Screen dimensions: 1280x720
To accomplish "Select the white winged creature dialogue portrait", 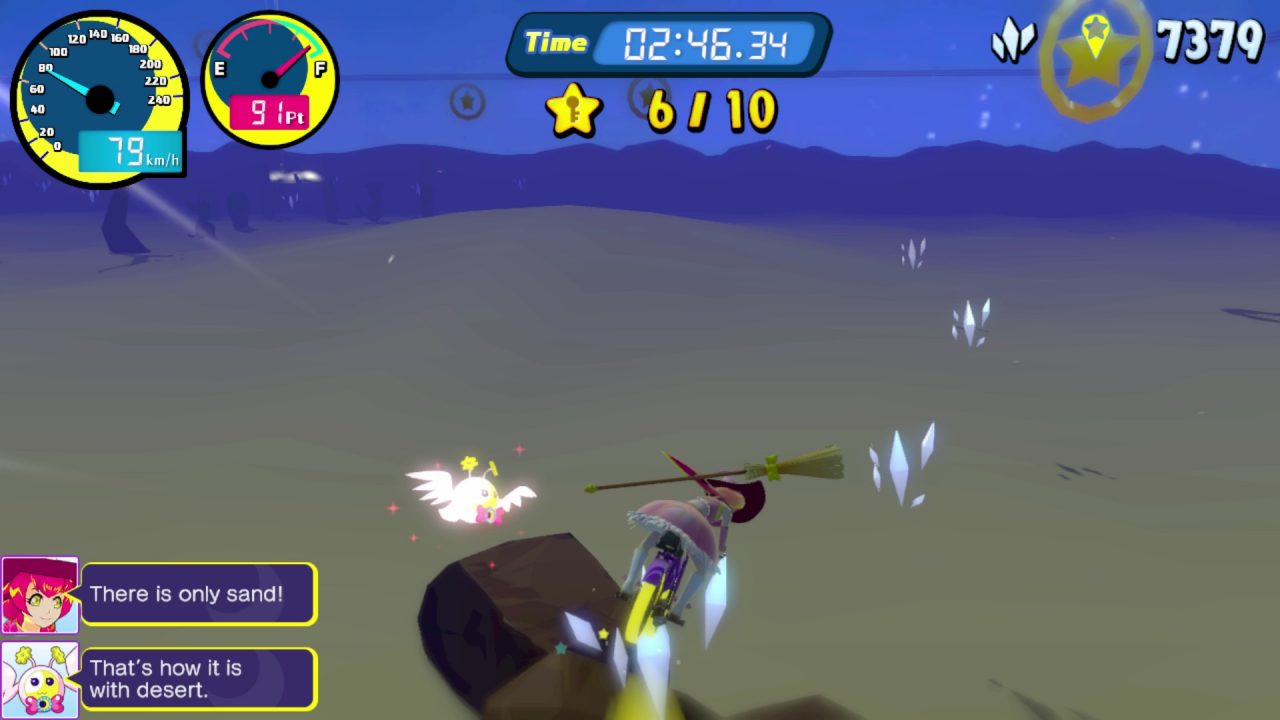I will 40,680.
